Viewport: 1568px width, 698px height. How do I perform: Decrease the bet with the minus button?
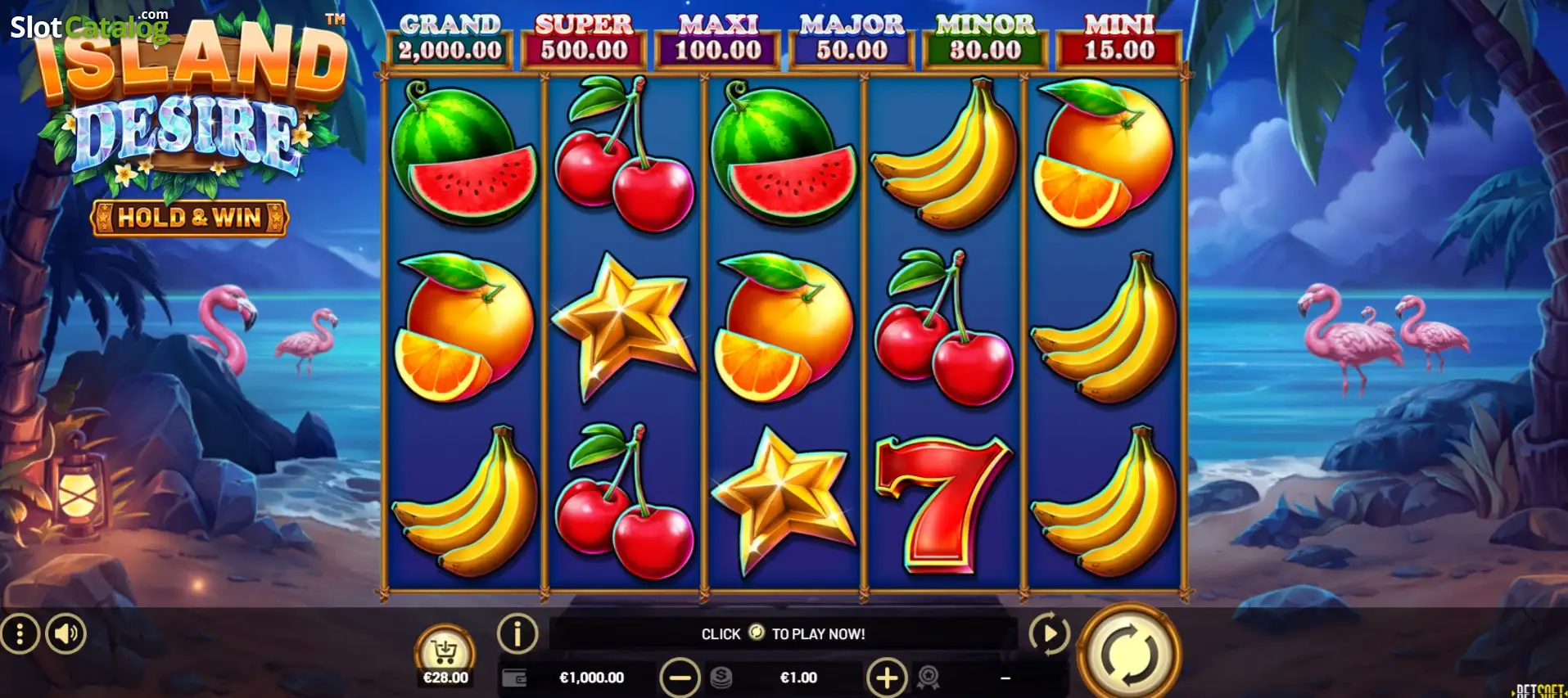680,678
